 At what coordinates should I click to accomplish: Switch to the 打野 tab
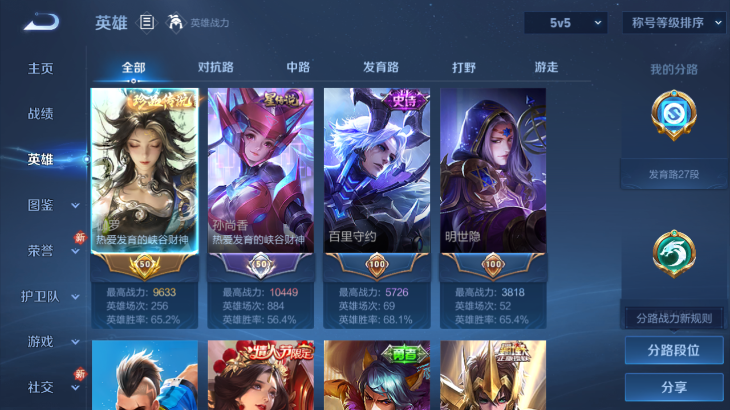464,67
